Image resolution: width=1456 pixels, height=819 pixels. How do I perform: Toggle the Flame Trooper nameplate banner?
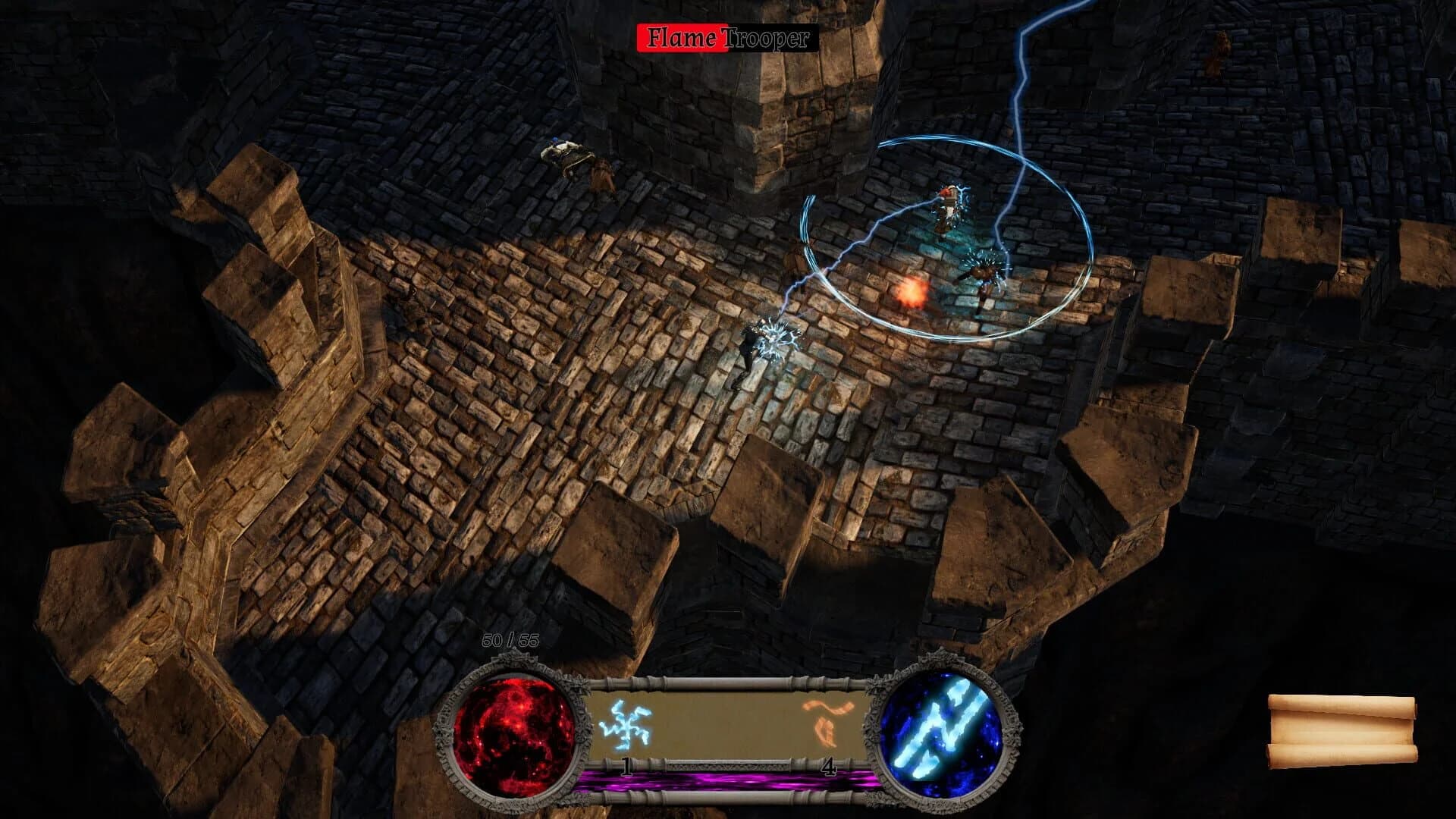pos(728,36)
